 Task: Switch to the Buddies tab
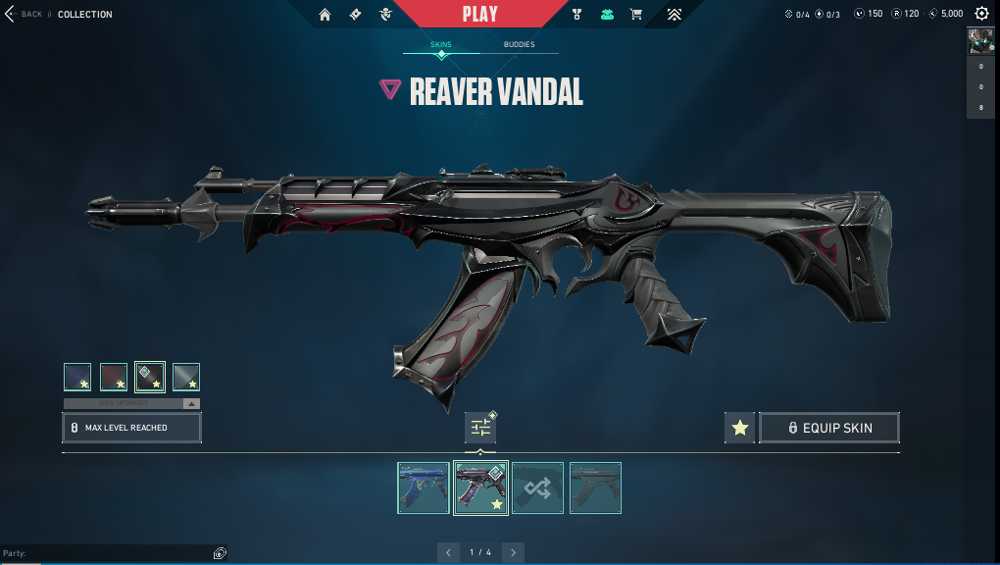(x=518, y=45)
